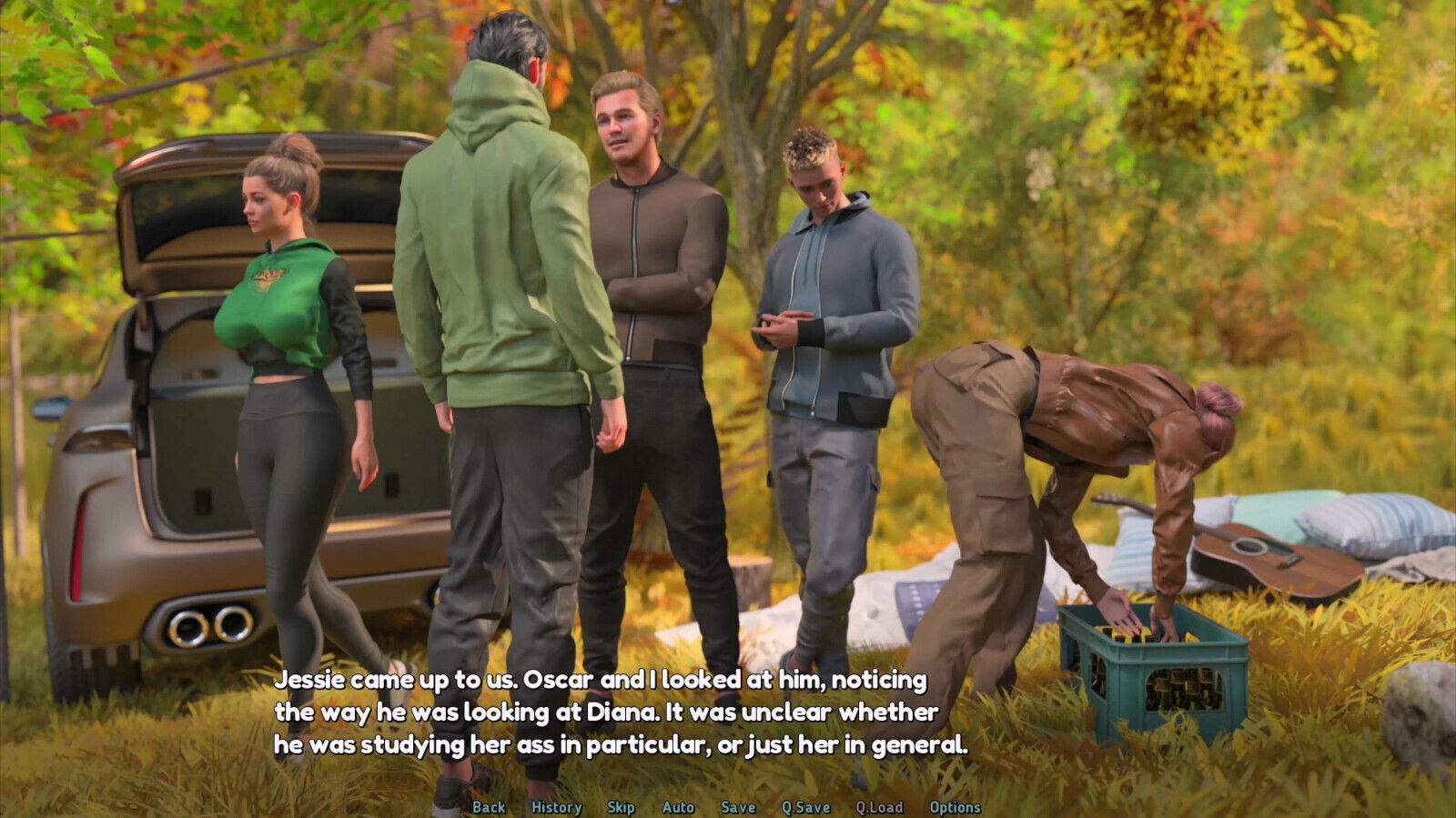Click Q.Save to quick save
This screenshot has width=1456, height=818.
[805, 807]
